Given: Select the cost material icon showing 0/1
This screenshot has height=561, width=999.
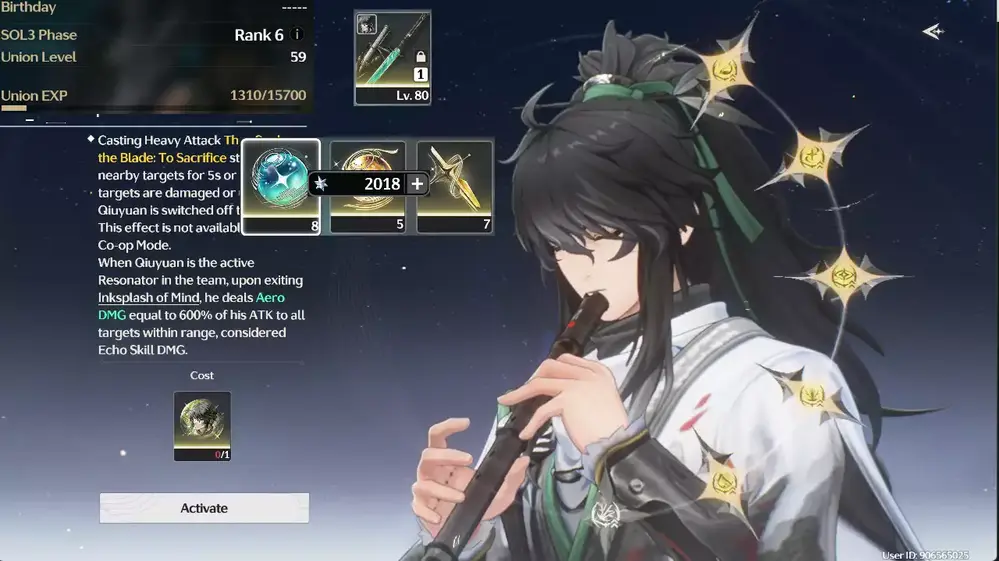Looking at the screenshot, I should pyautogui.click(x=202, y=425).
